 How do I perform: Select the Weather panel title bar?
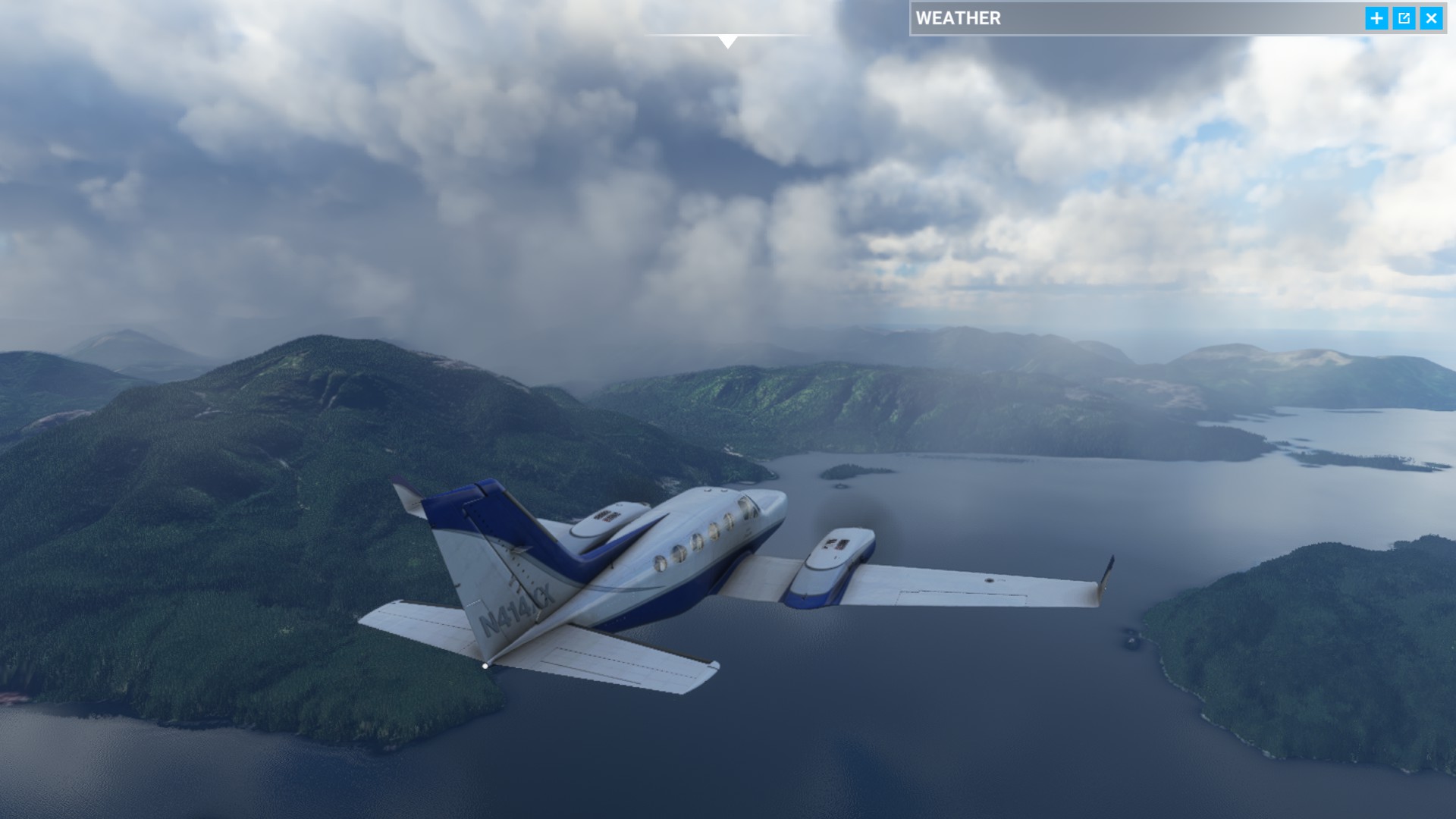point(1137,18)
